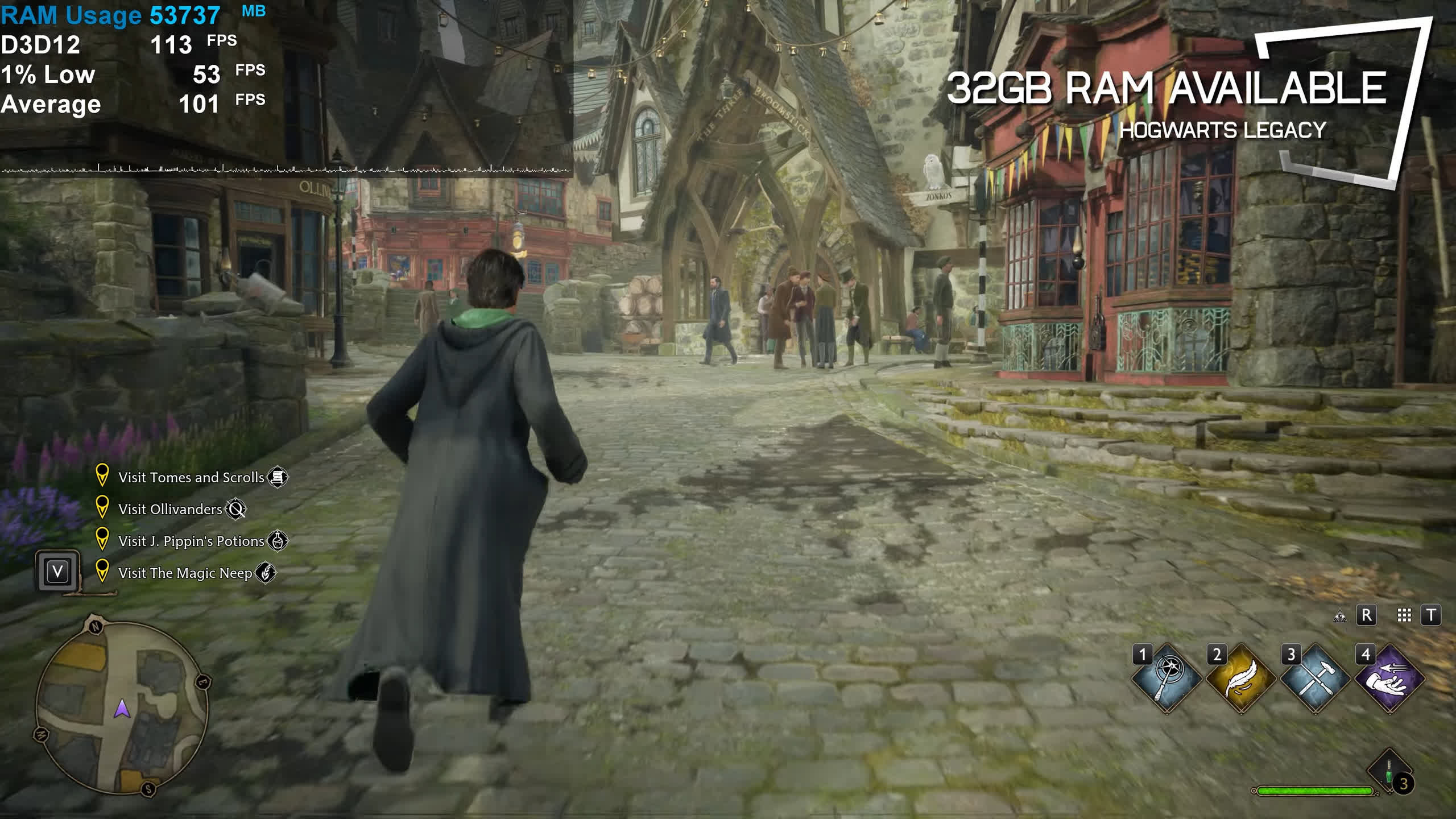Activate the crossed hammers Reparo spell
The width and height of the screenshot is (1456, 819).
[x=1315, y=678]
